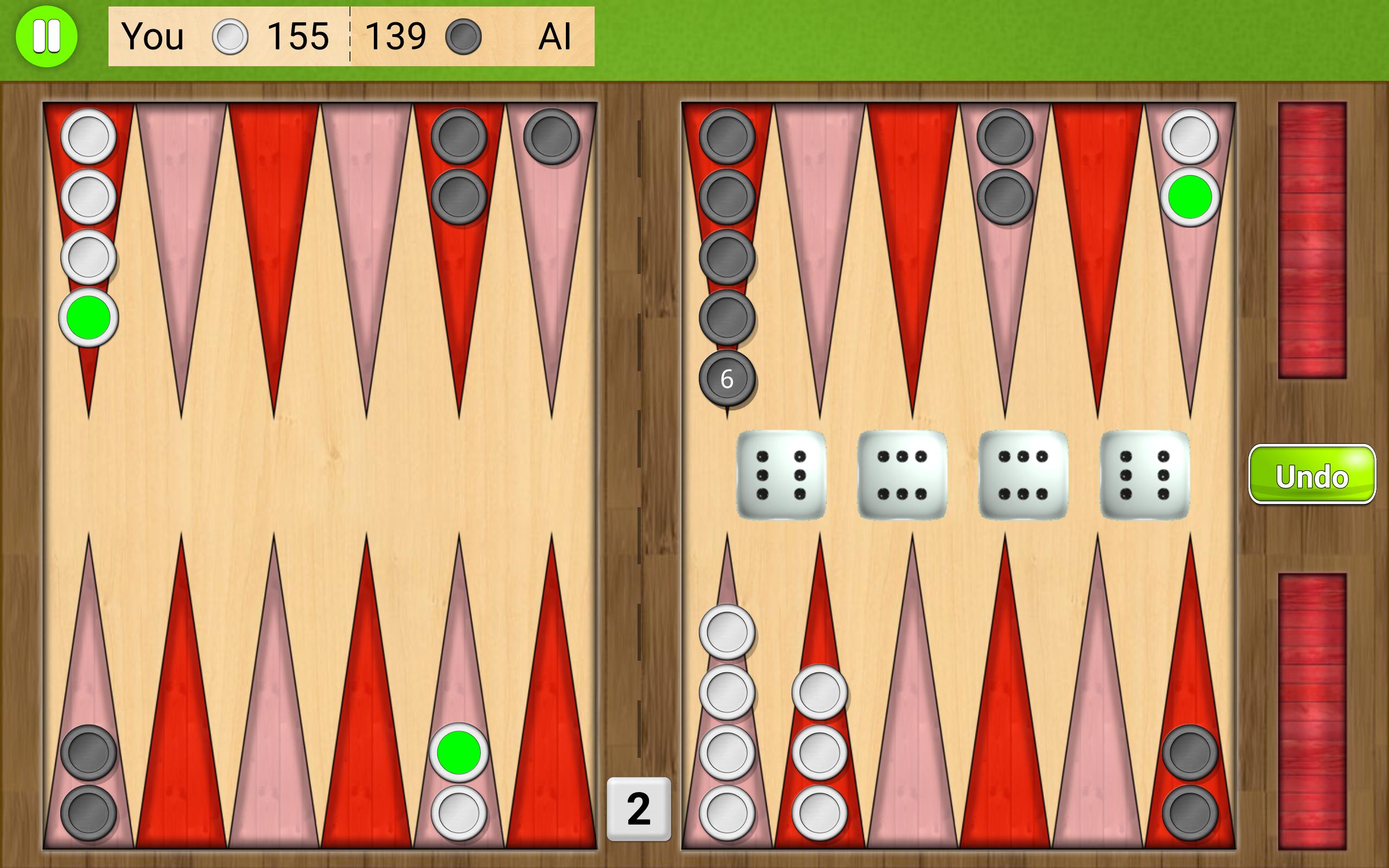Select the You score label
1389x868 pixels.
(152, 37)
